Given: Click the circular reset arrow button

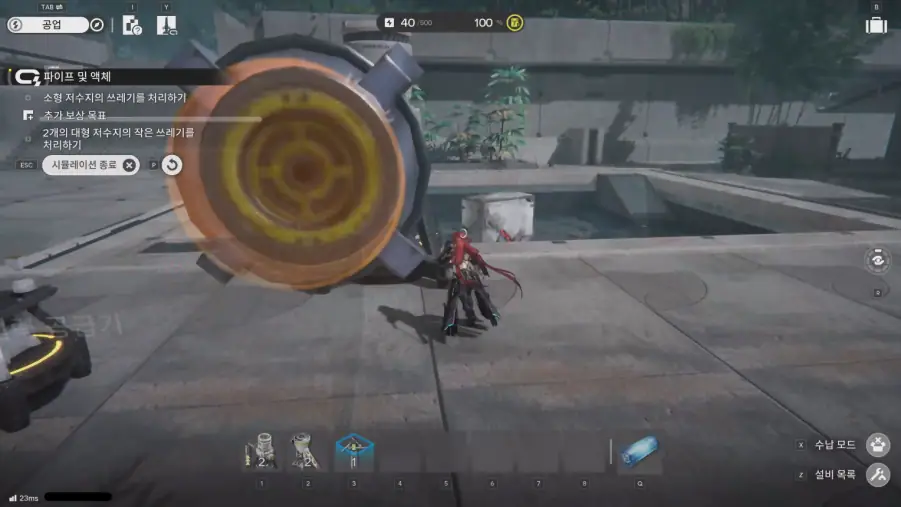Looking at the screenshot, I should pos(172,165).
